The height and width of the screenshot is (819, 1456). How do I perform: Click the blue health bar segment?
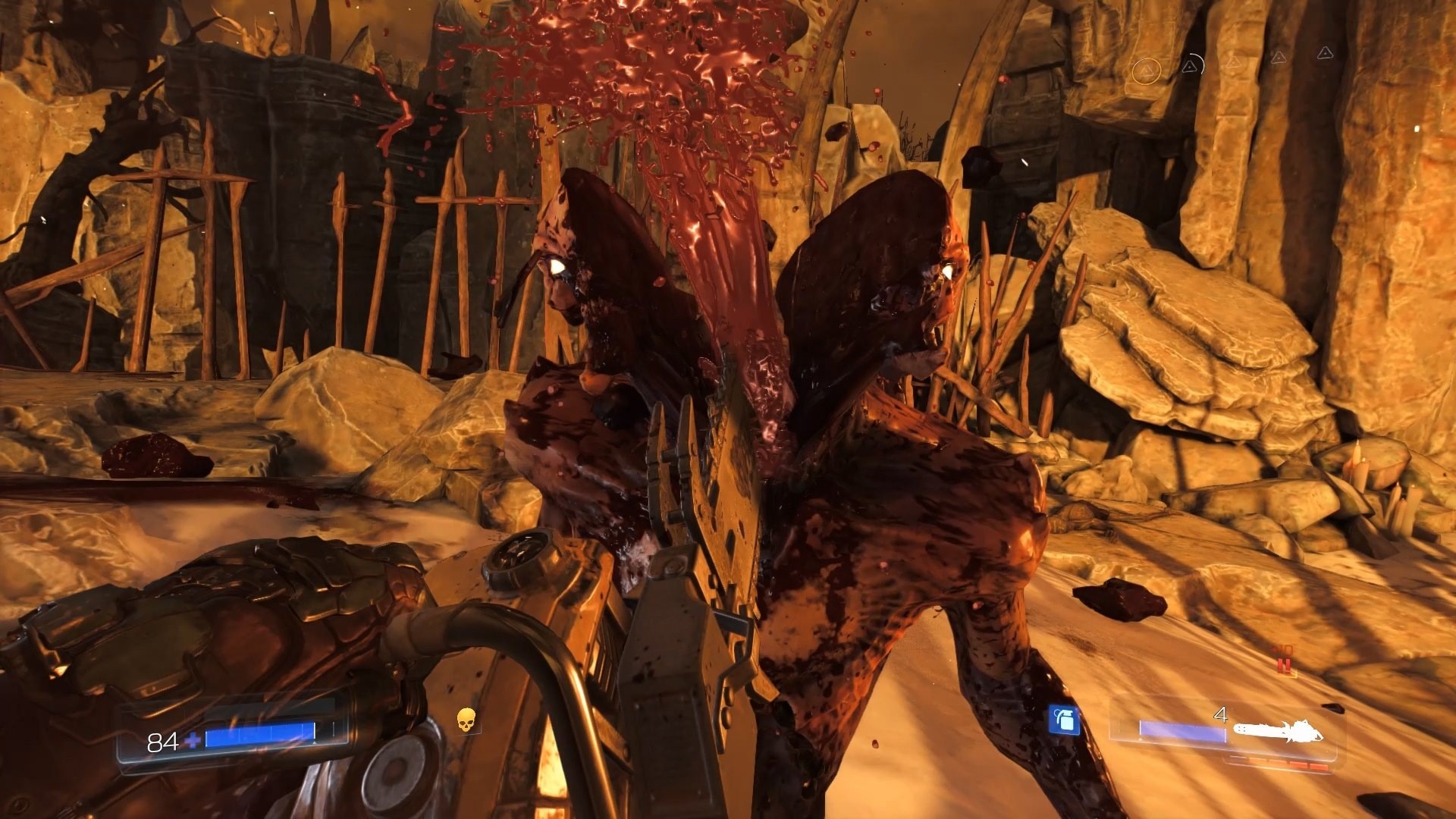pyautogui.click(x=259, y=733)
